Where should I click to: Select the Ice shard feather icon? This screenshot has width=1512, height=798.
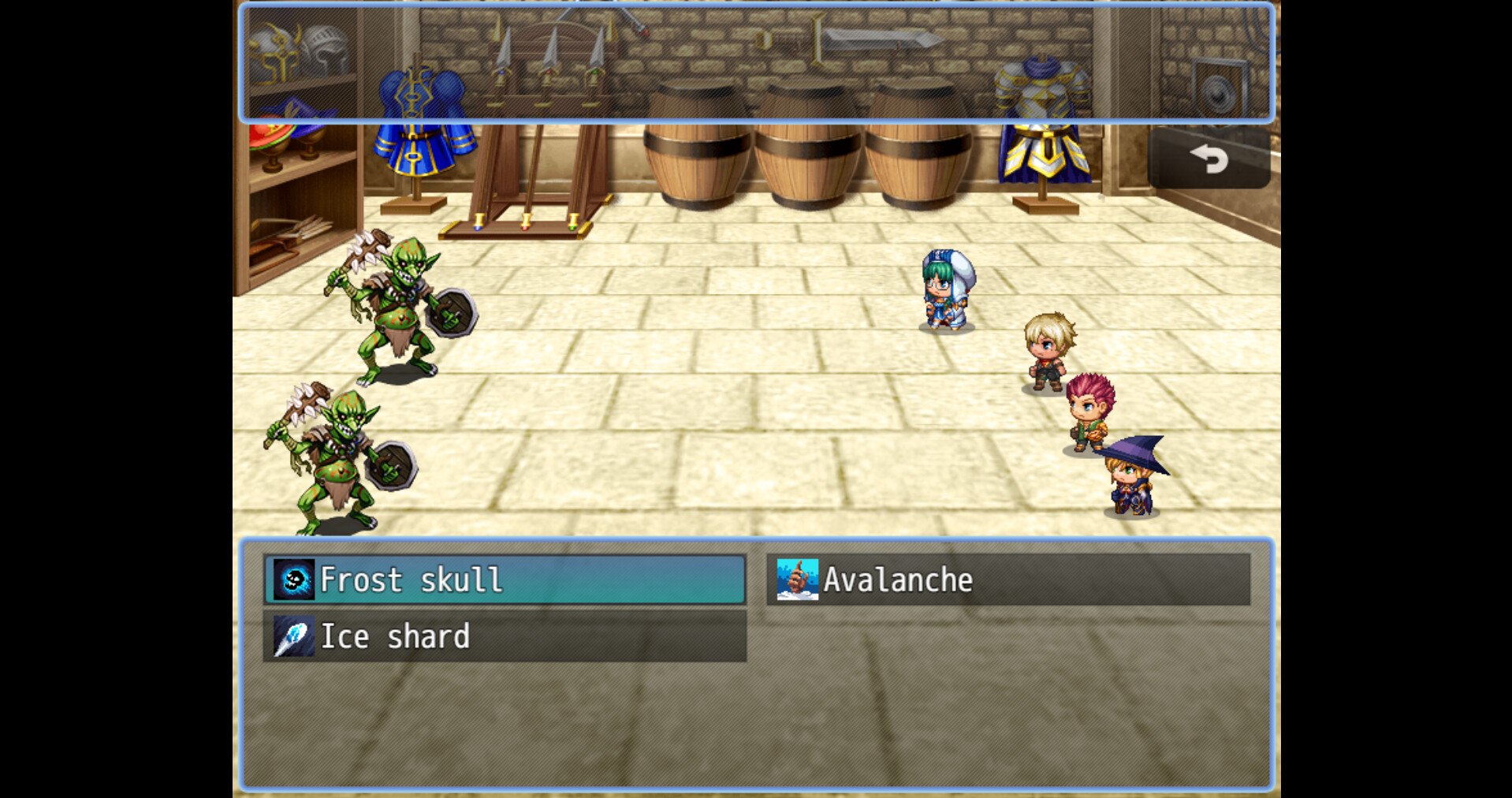point(293,636)
